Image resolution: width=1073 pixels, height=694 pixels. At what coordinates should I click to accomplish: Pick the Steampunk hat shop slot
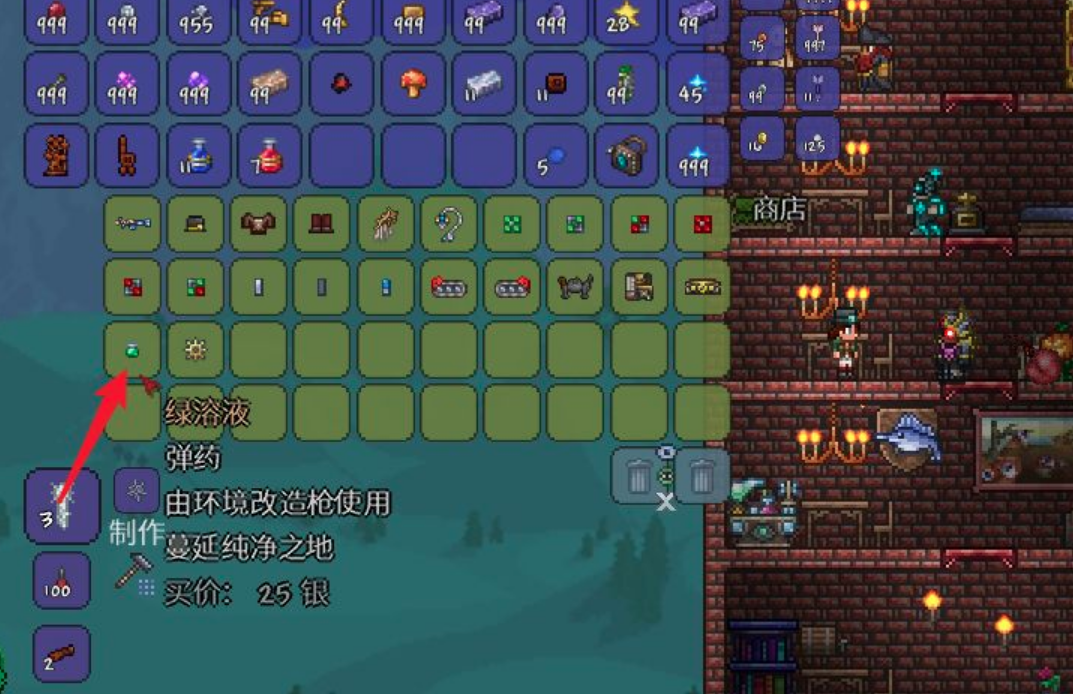195,223
